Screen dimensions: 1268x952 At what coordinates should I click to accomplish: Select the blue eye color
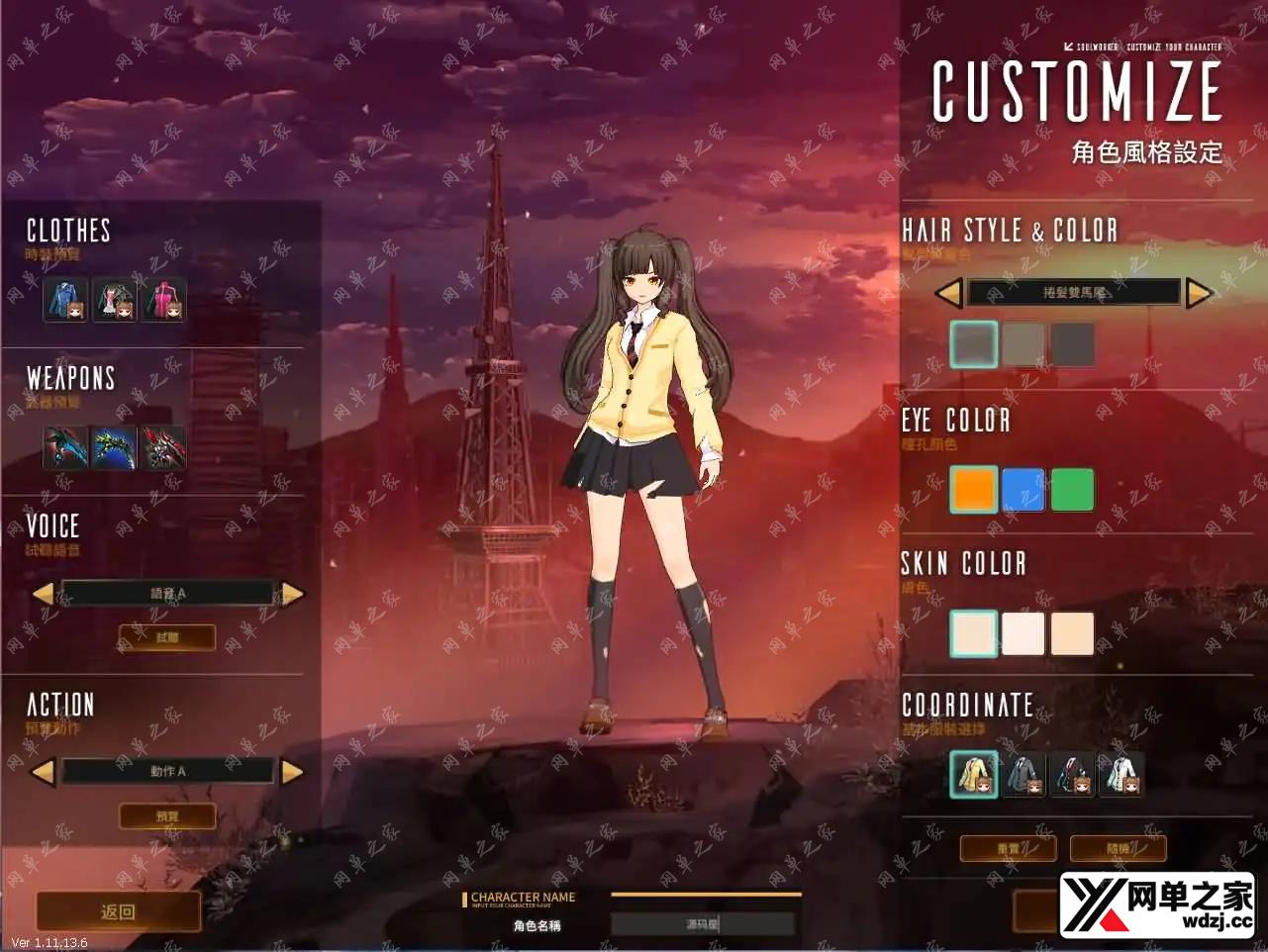[x=1024, y=490]
